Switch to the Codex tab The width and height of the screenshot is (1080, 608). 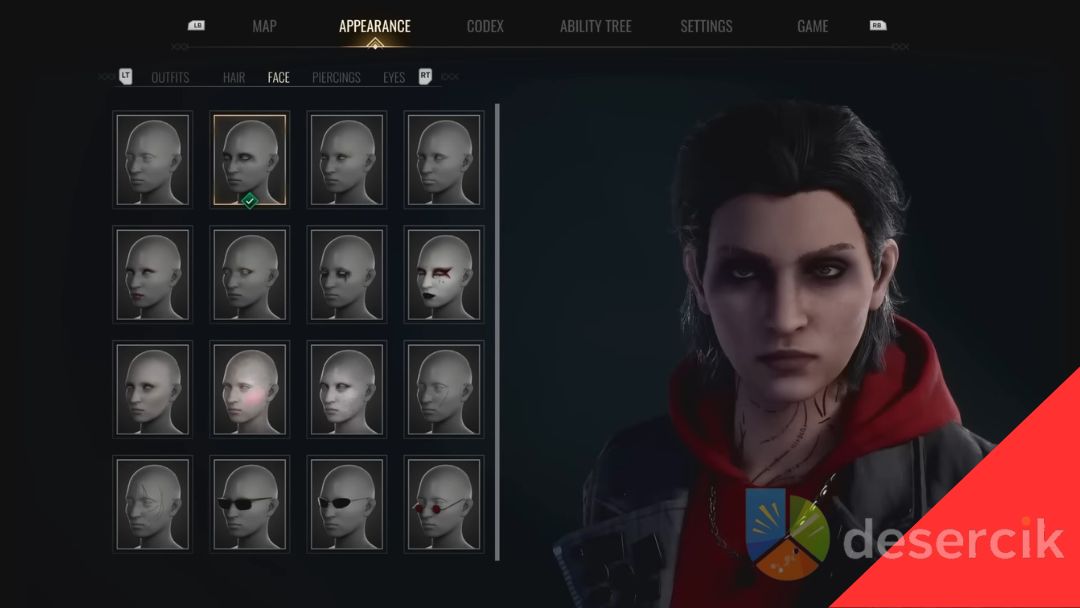click(485, 27)
